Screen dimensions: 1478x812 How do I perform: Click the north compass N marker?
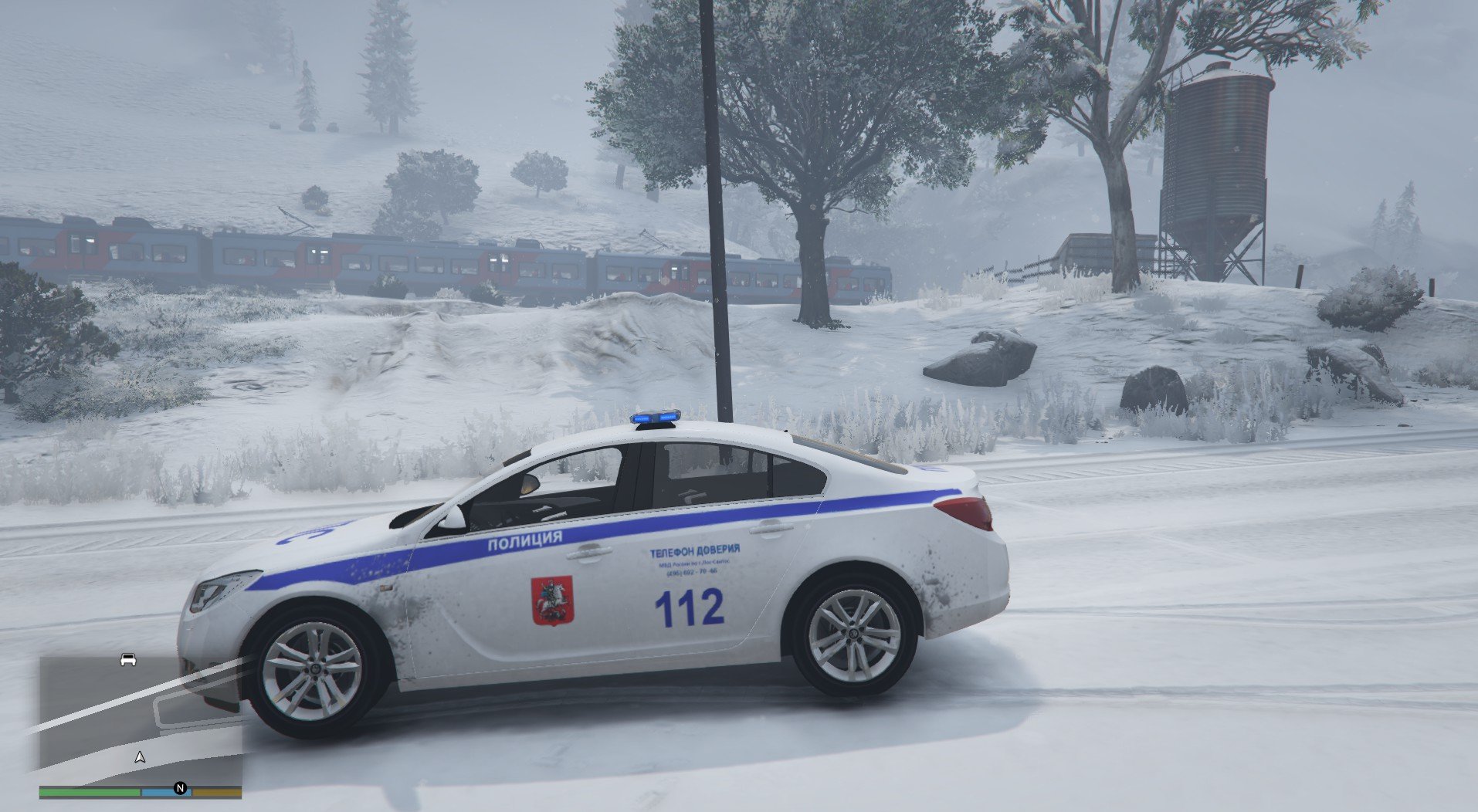click(x=180, y=788)
